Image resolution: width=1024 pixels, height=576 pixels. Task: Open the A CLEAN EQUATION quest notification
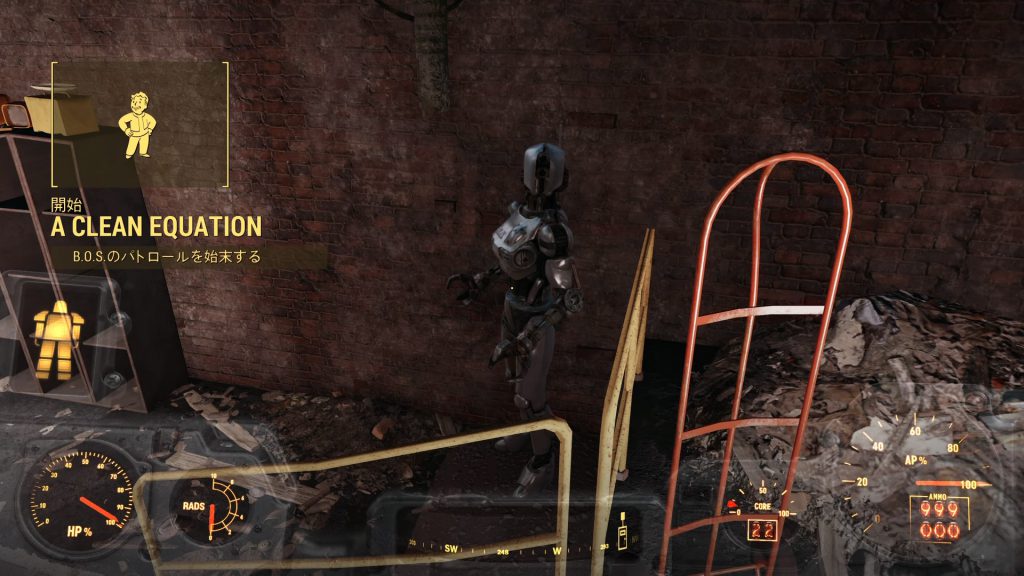(x=157, y=227)
